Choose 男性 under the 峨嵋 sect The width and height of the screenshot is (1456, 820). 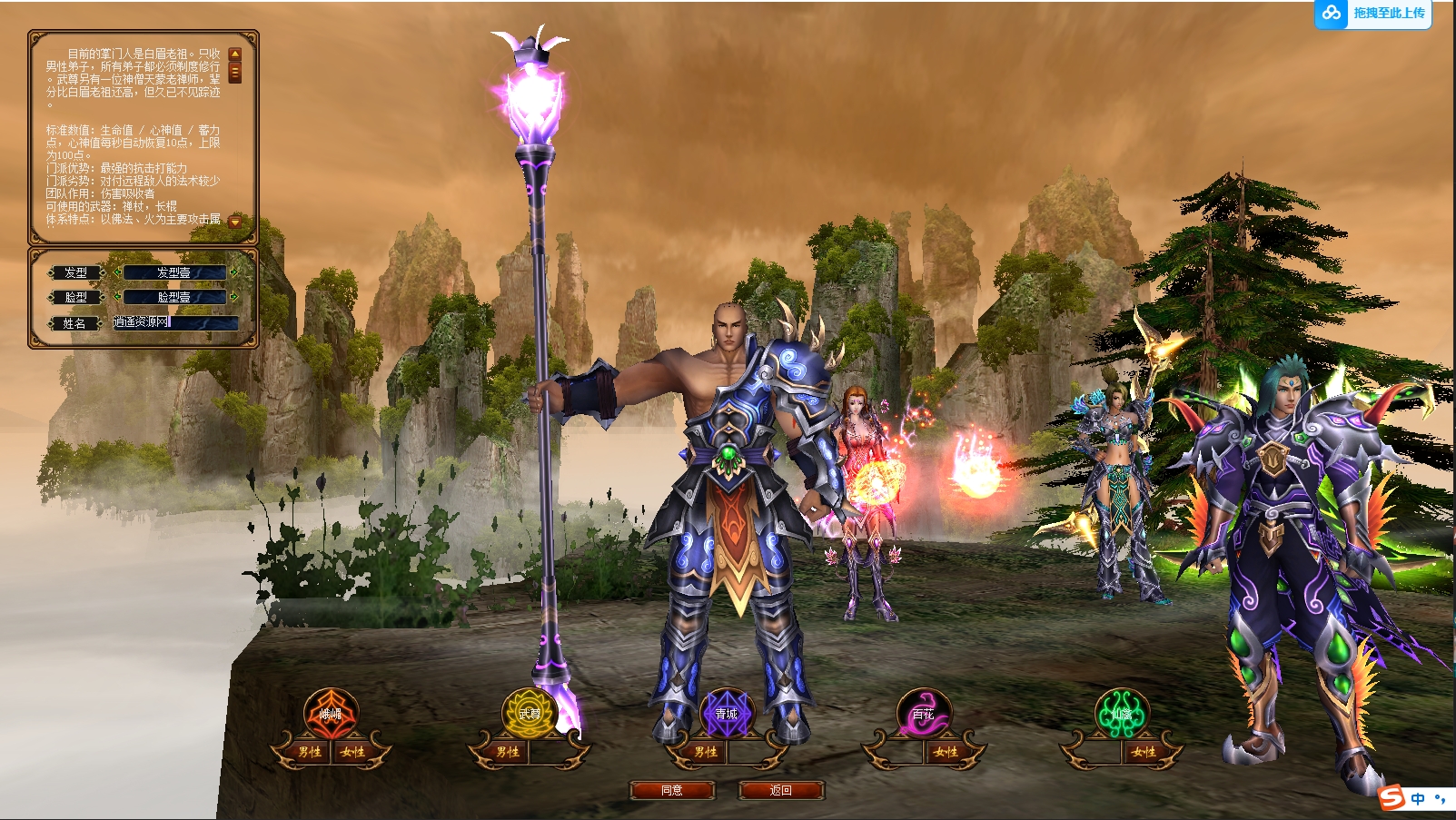(x=309, y=752)
